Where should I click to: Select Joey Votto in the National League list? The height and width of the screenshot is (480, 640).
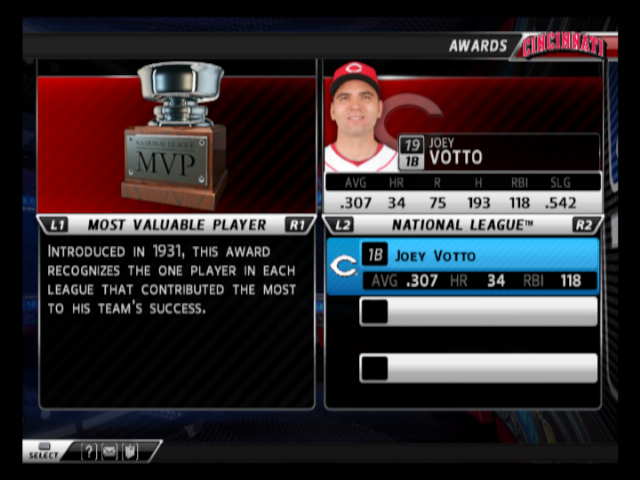(463, 266)
